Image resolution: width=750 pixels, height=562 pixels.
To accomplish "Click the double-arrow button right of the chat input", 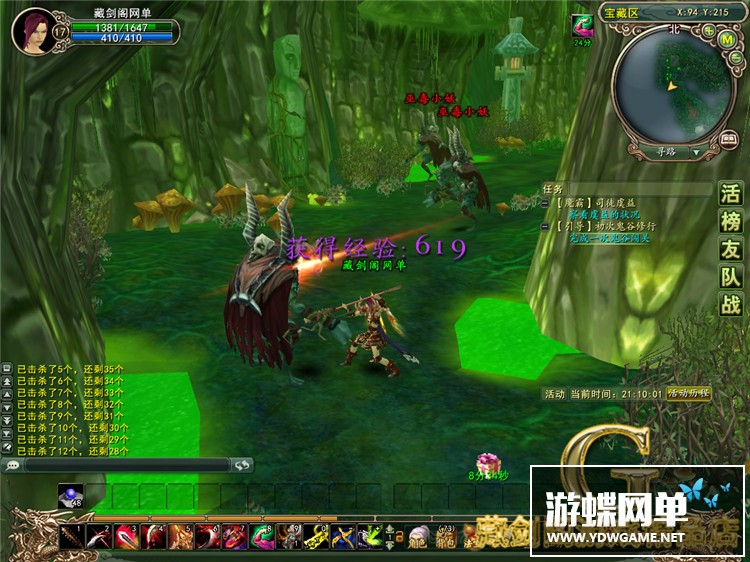I will pos(241,465).
